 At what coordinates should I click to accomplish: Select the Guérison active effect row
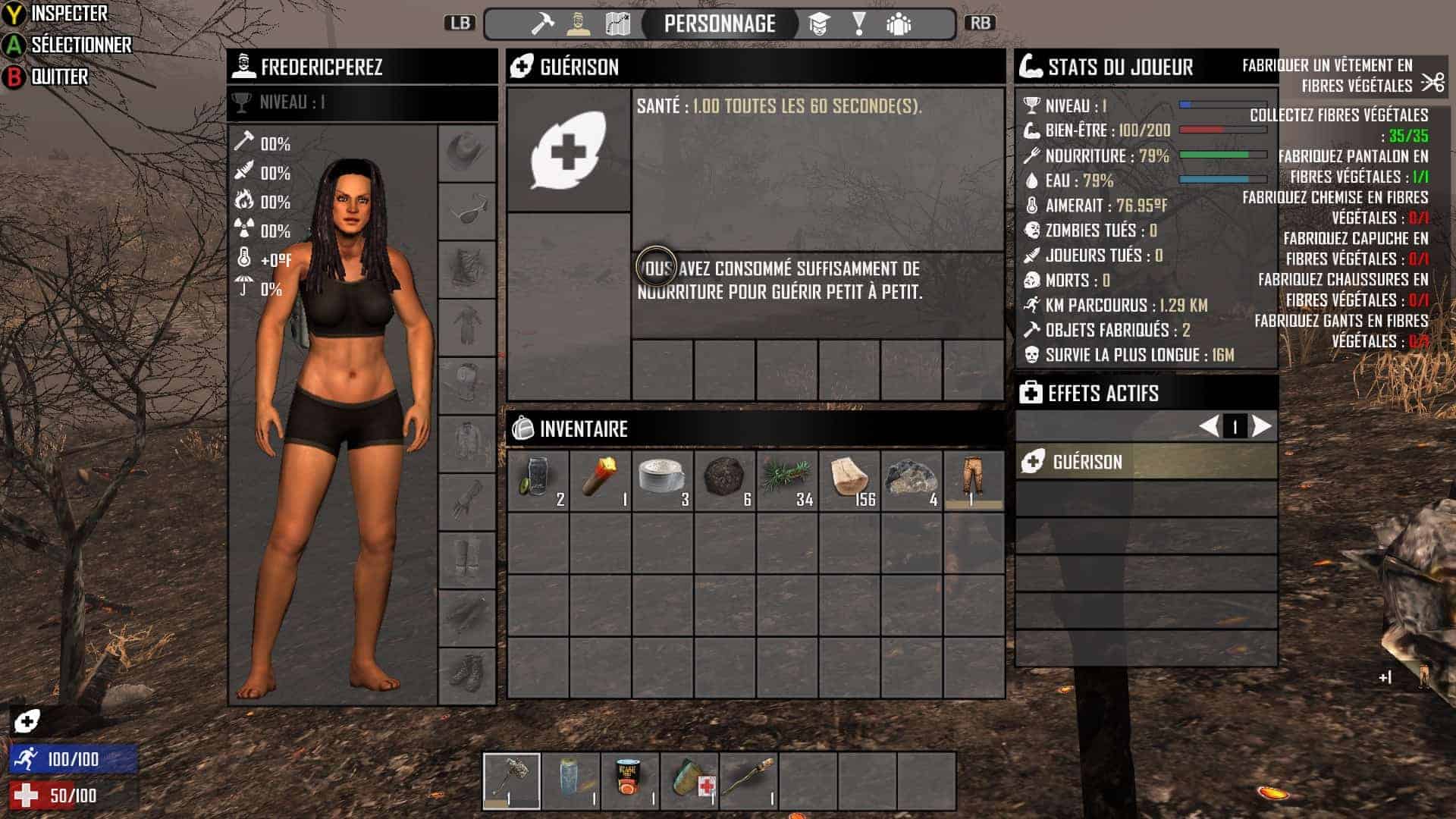[x=1146, y=462]
